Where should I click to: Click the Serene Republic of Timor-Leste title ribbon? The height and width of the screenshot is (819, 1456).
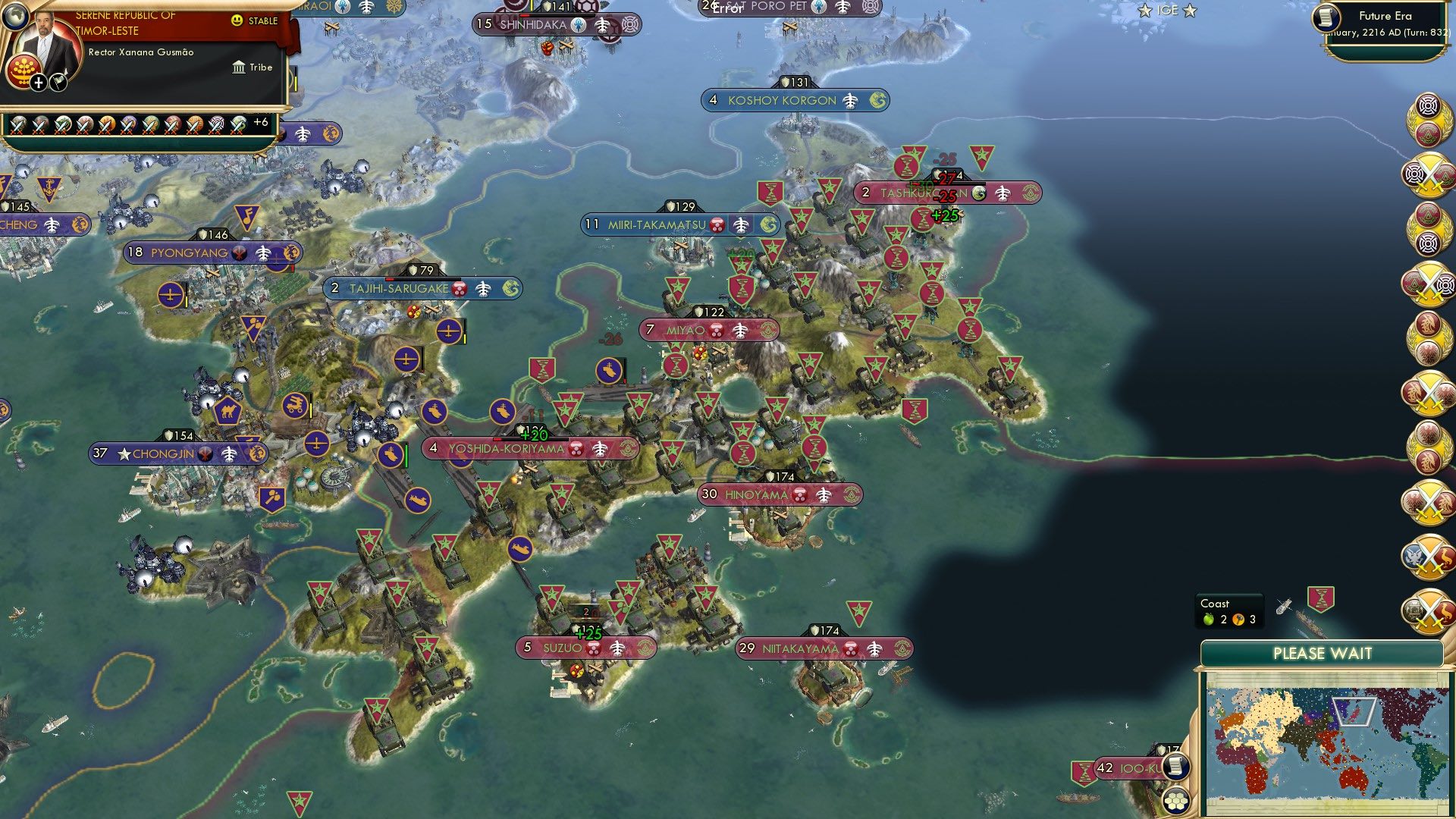pos(125,17)
